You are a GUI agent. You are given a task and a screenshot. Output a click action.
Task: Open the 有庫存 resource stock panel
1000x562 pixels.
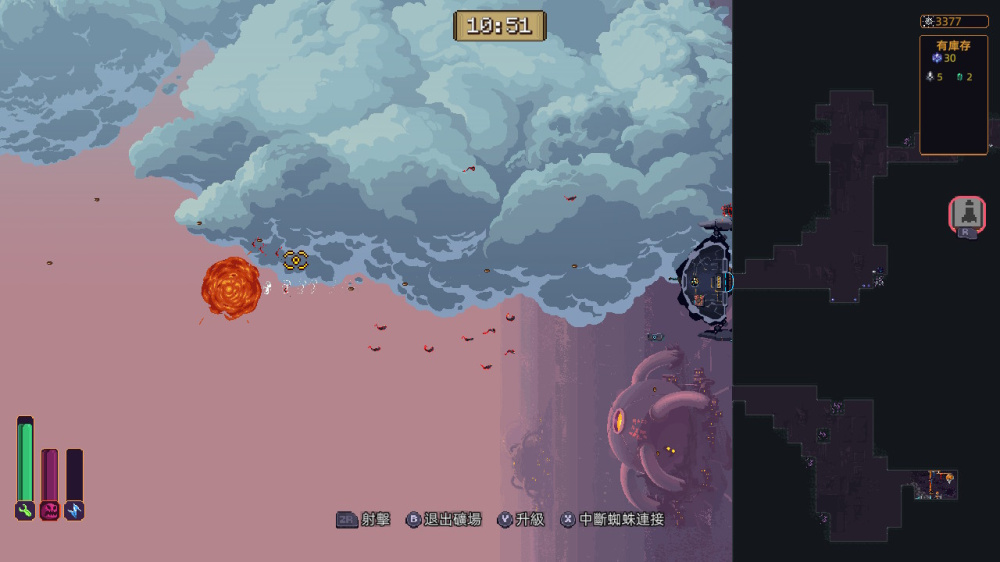953,95
